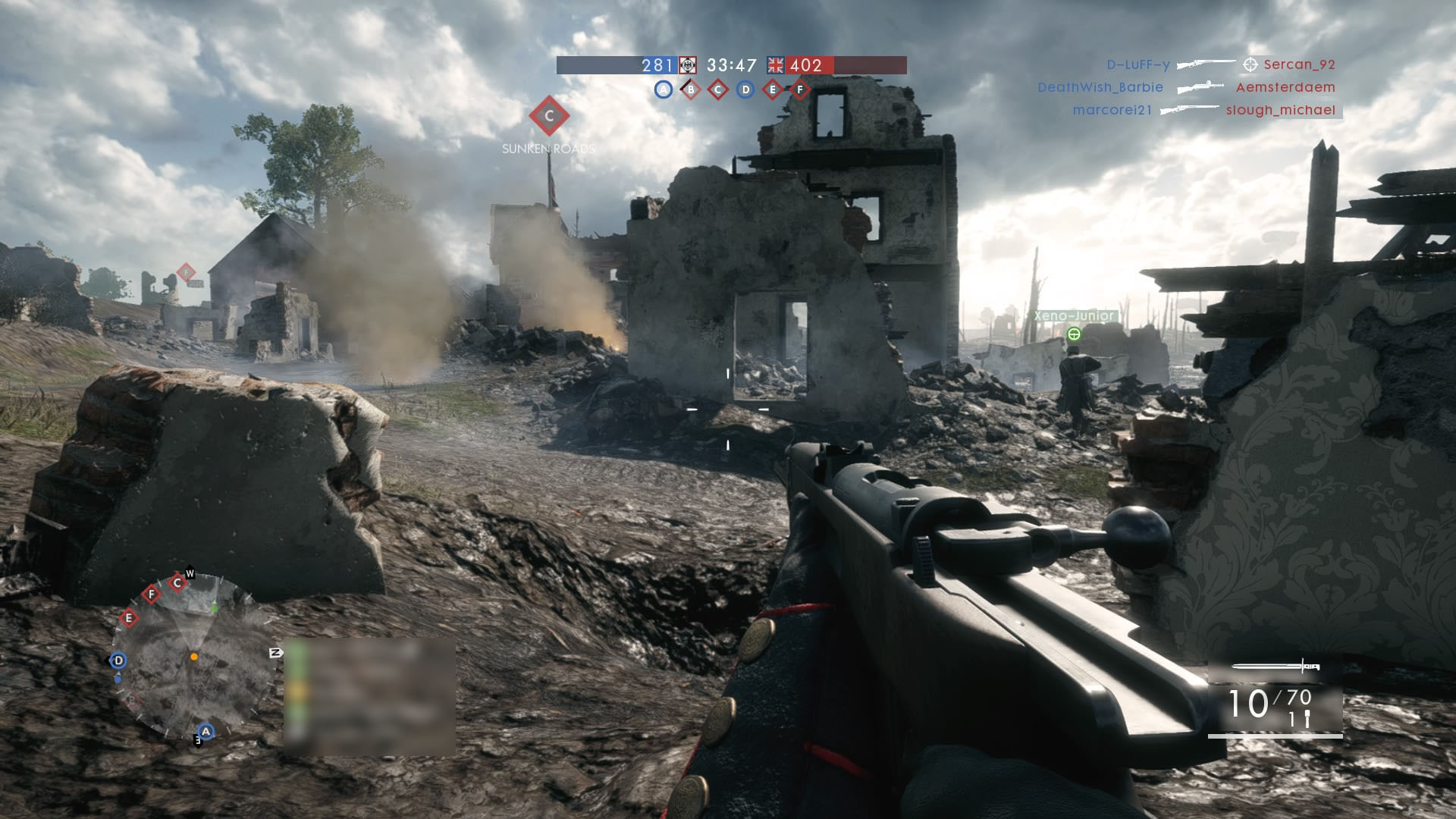
Task: Select the Xeno-Junior teammate name tag
Action: [x=1075, y=315]
